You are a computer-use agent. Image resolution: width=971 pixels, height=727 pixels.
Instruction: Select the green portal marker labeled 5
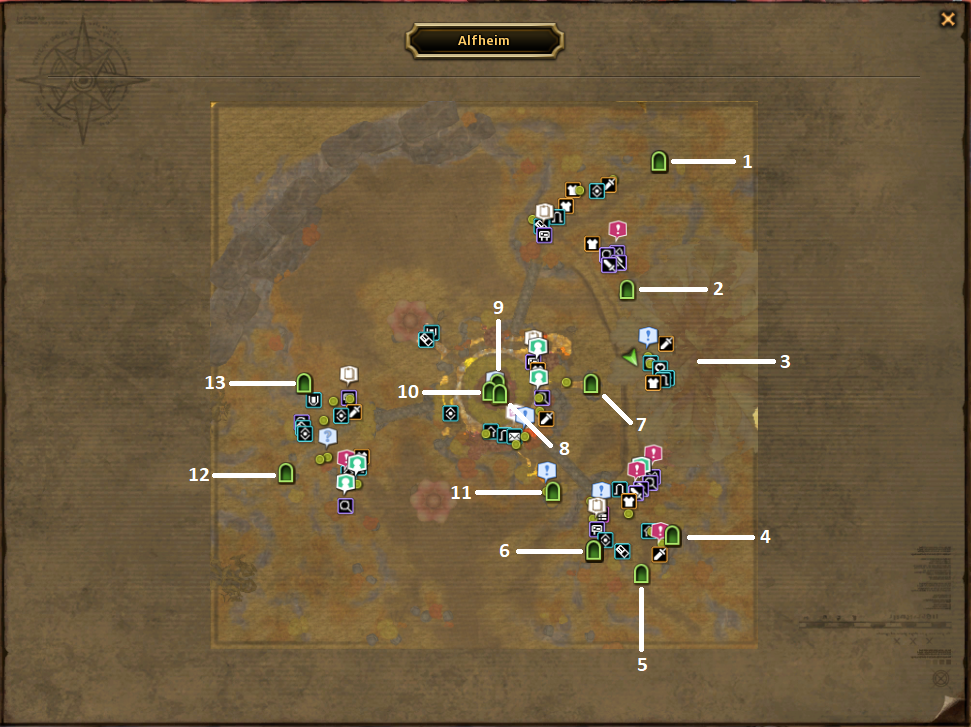click(642, 574)
